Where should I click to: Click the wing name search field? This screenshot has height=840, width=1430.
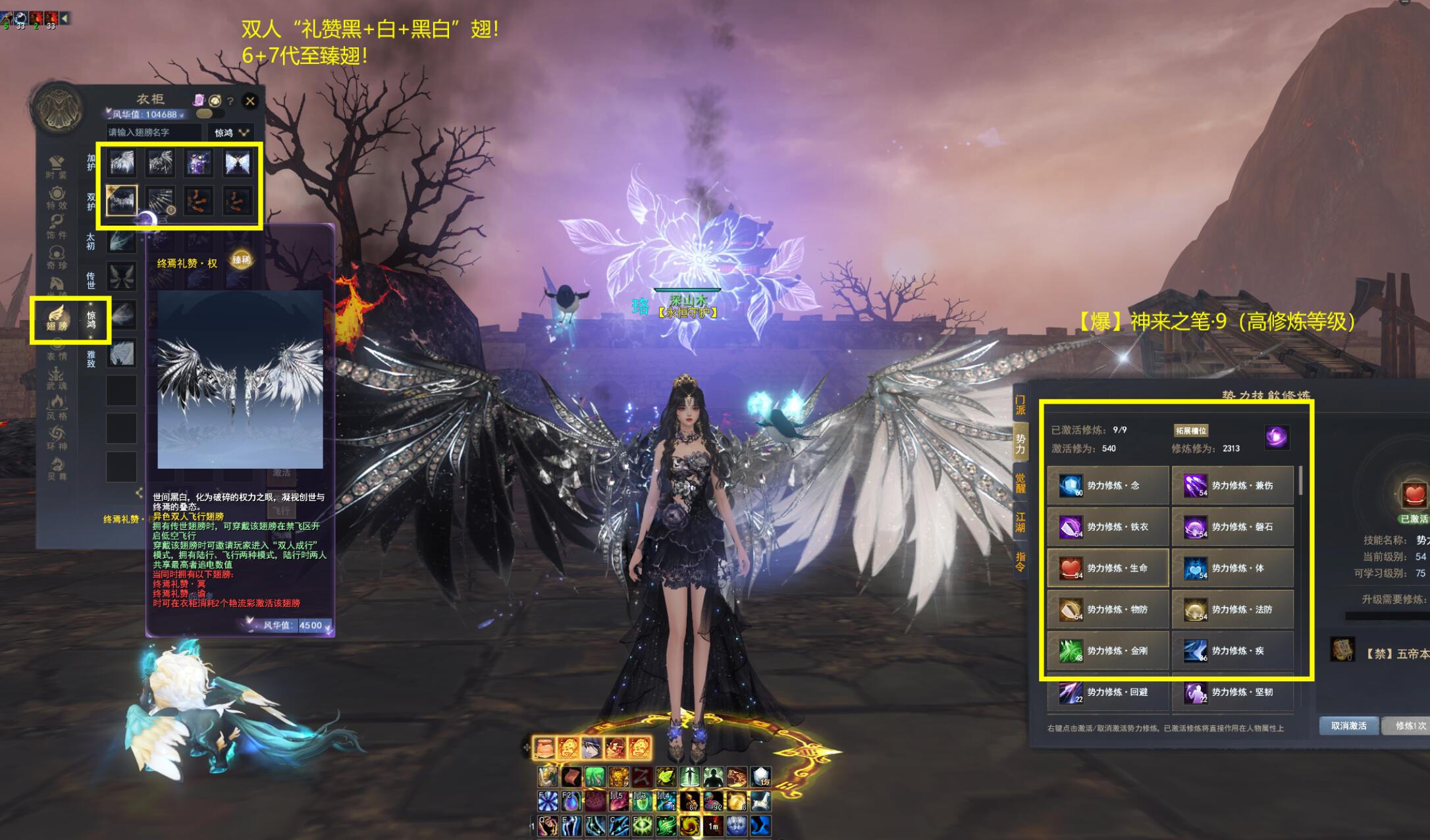point(154,132)
